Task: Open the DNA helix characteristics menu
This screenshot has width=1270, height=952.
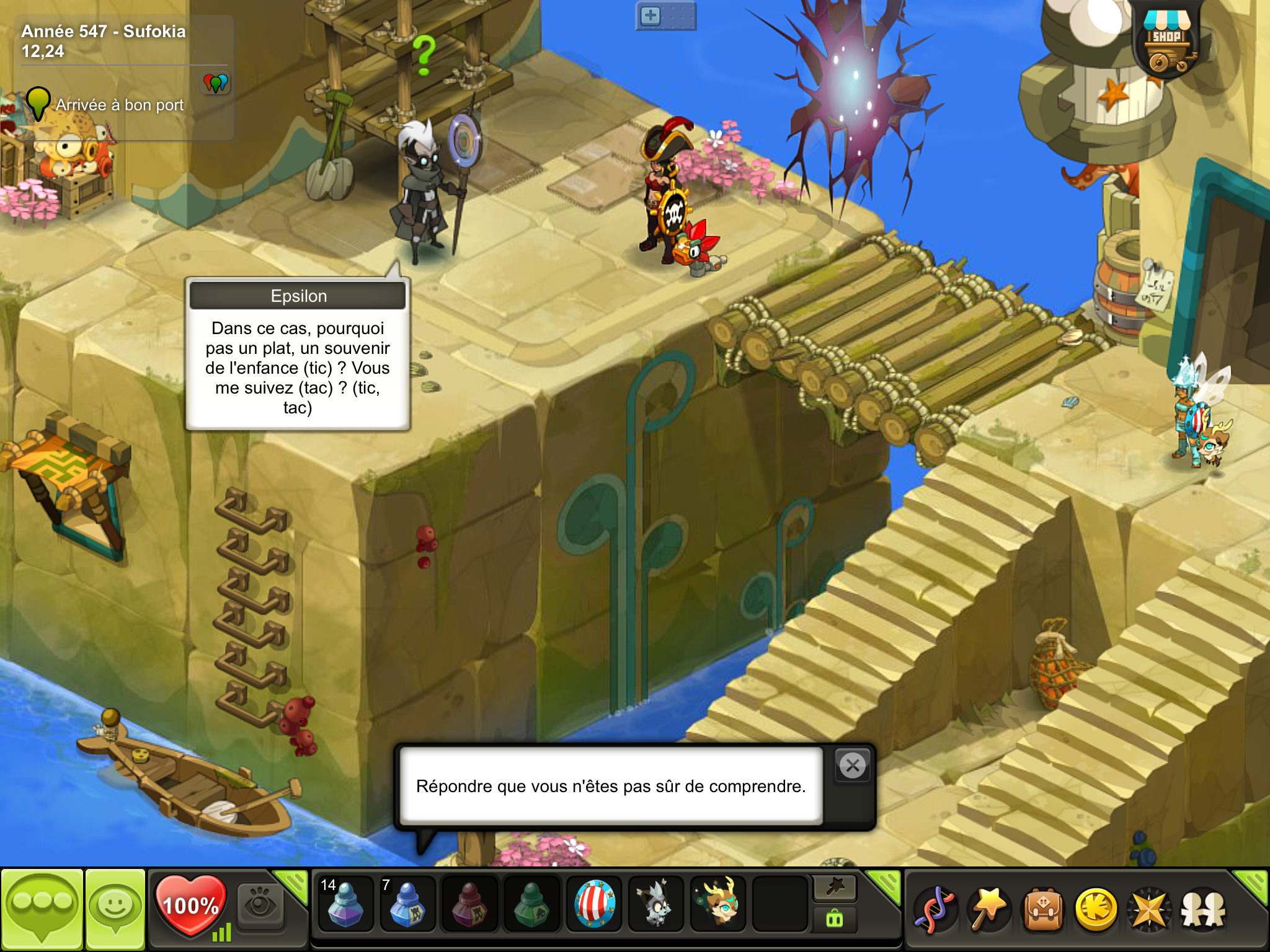Action: point(935,910)
